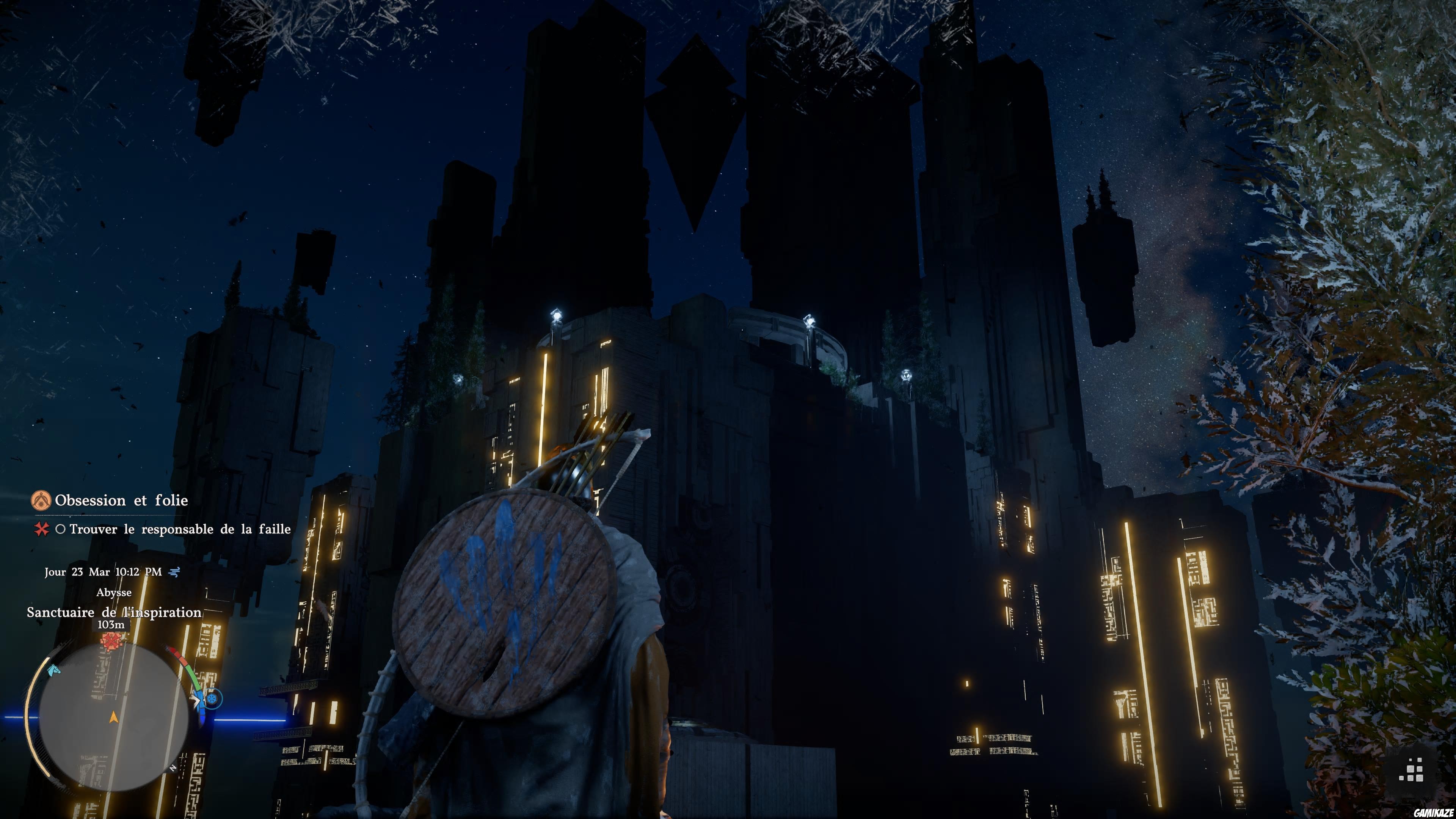Select the objective Trouver le responsable de la faille
This screenshot has width=1456, height=819.
pyautogui.click(x=180, y=529)
